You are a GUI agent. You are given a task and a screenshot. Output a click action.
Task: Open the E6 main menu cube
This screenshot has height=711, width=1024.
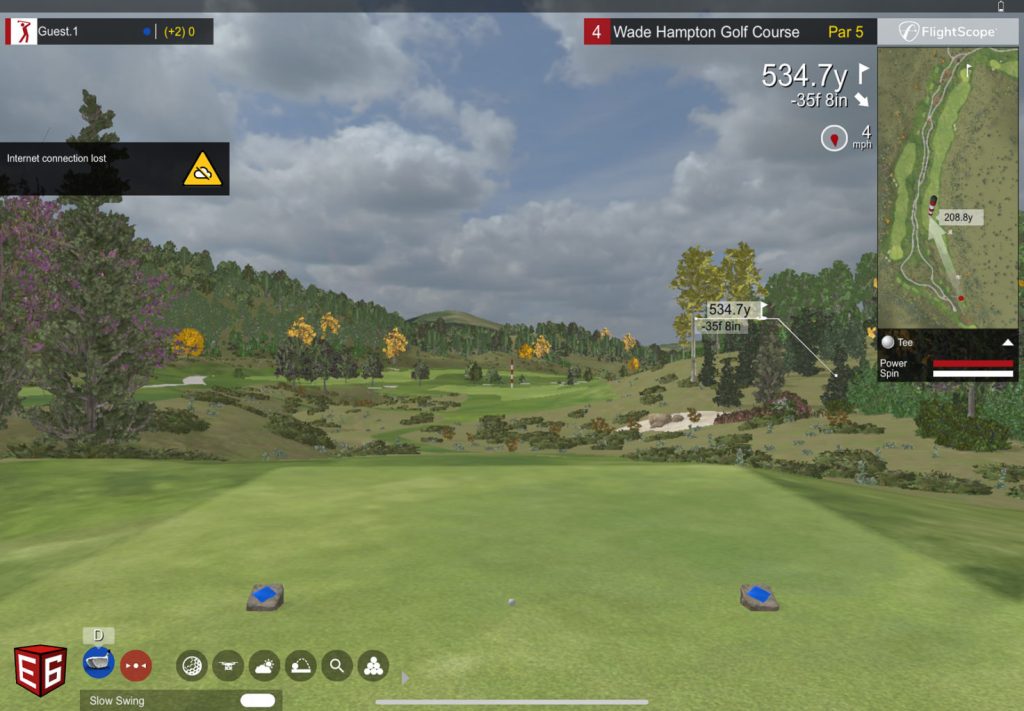click(40, 670)
